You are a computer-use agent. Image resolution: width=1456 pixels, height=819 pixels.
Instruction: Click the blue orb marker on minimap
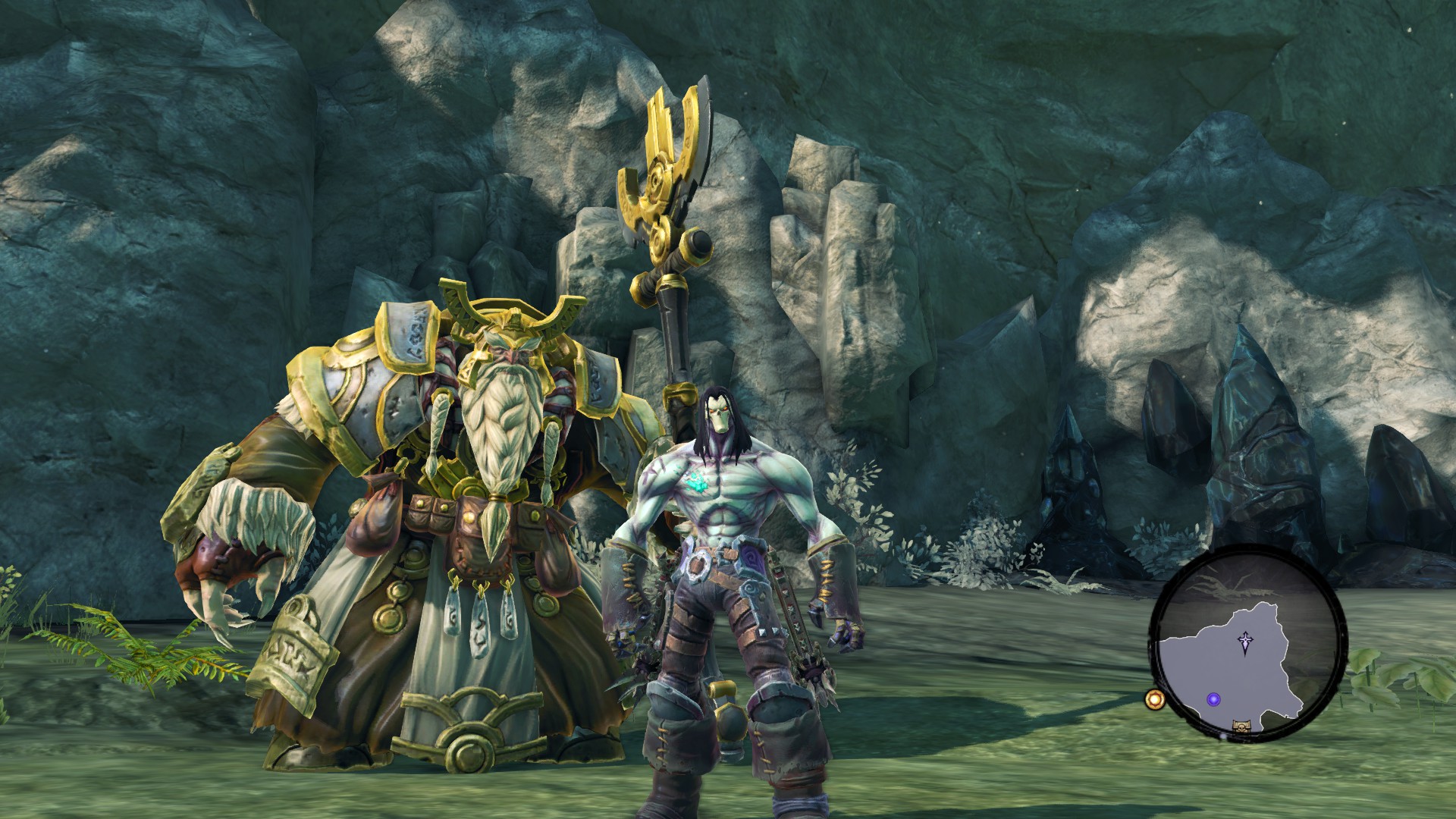click(x=1213, y=699)
